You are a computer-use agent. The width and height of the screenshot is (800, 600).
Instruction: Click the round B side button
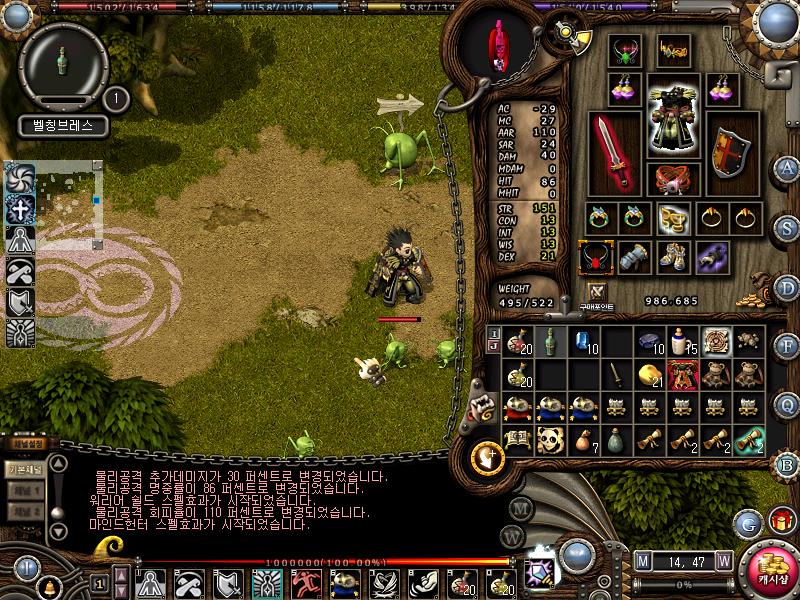[788, 463]
